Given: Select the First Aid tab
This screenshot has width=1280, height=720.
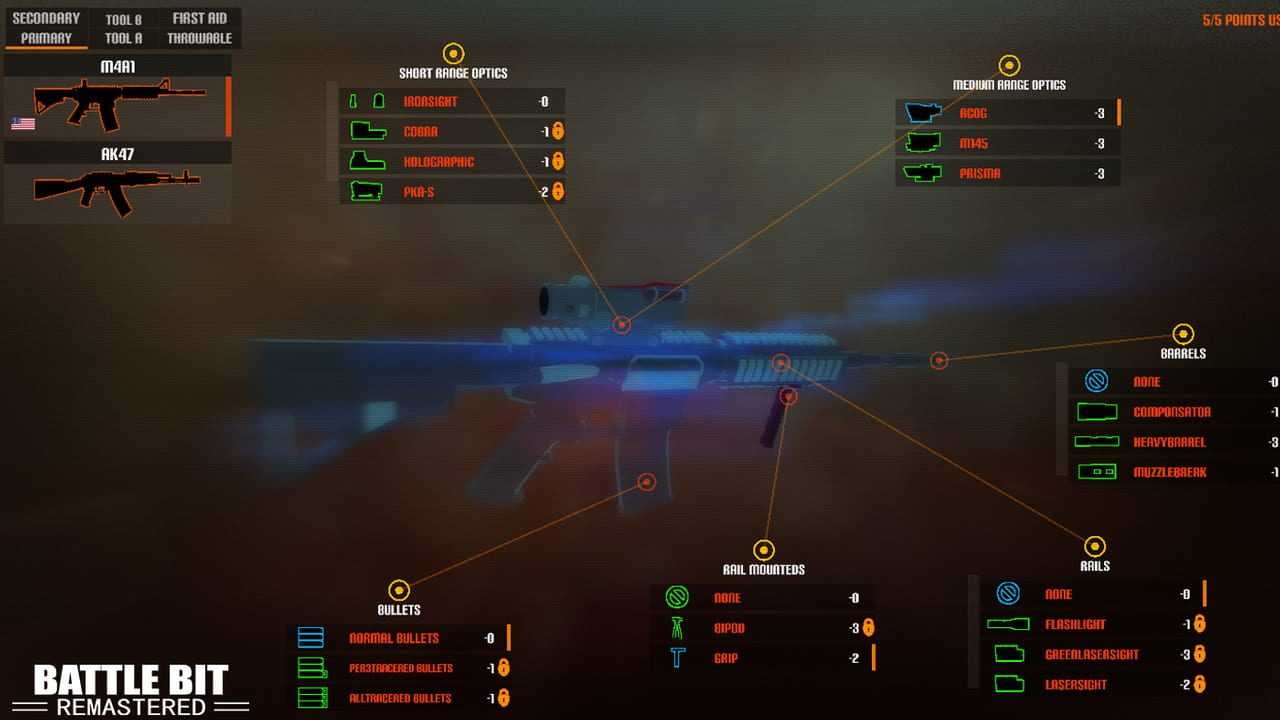Looking at the screenshot, I should (200, 18).
